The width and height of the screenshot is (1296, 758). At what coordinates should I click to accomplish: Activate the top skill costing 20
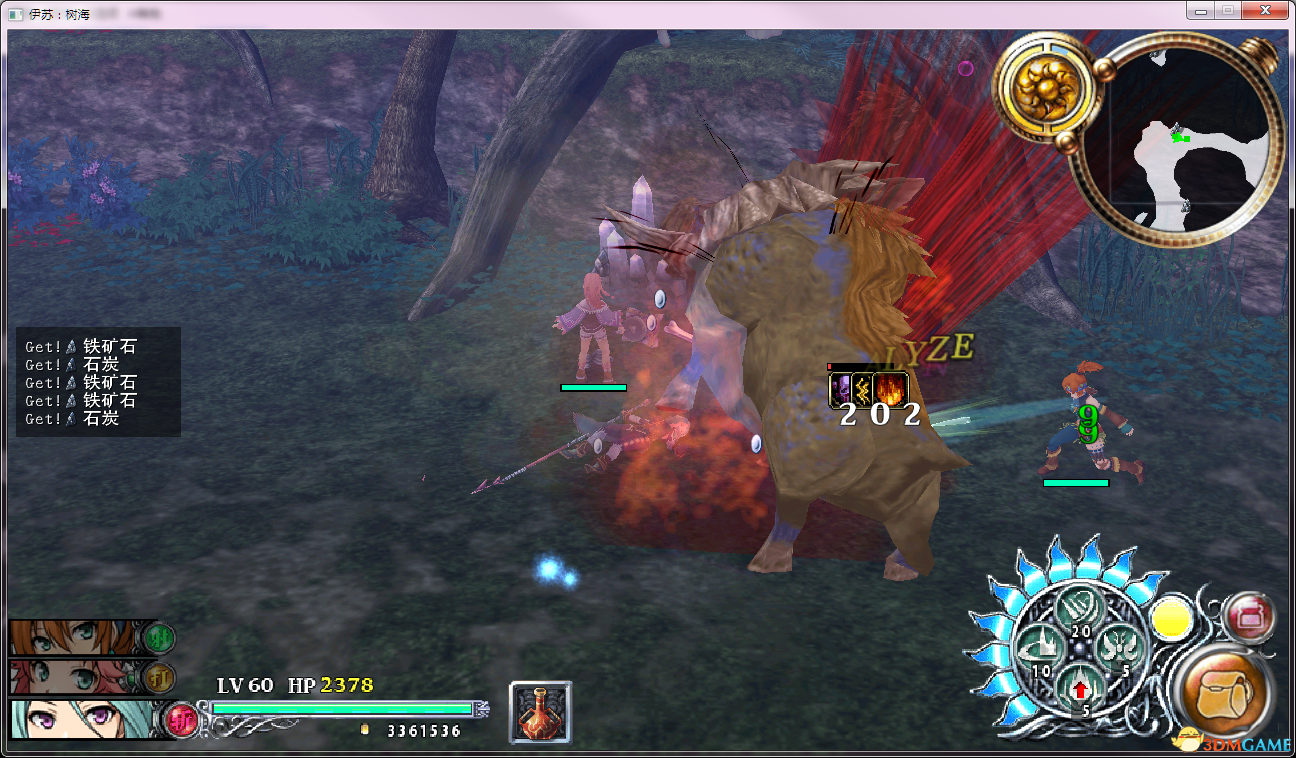pyautogui.click(x=1079, y=609)
